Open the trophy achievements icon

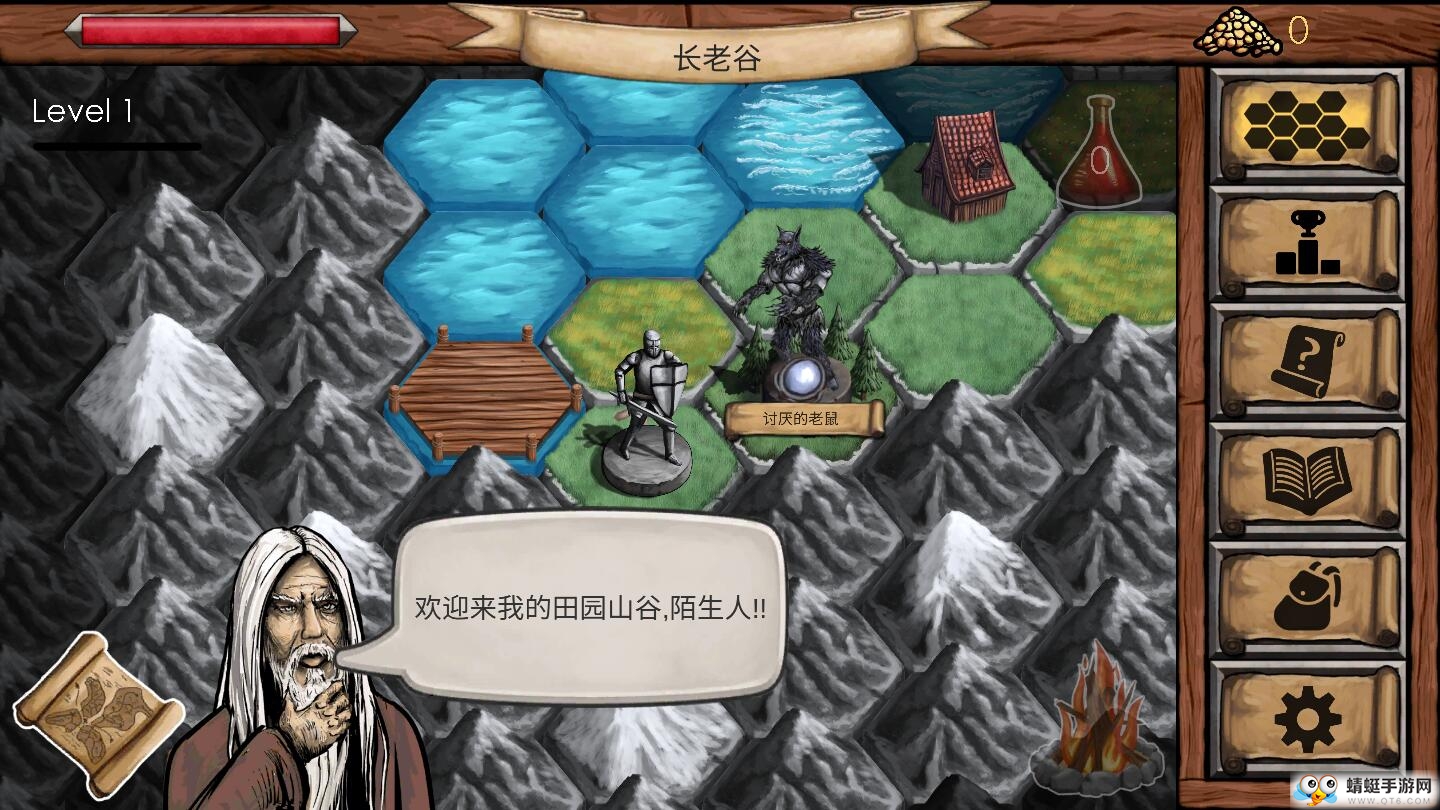(1306, 244)
